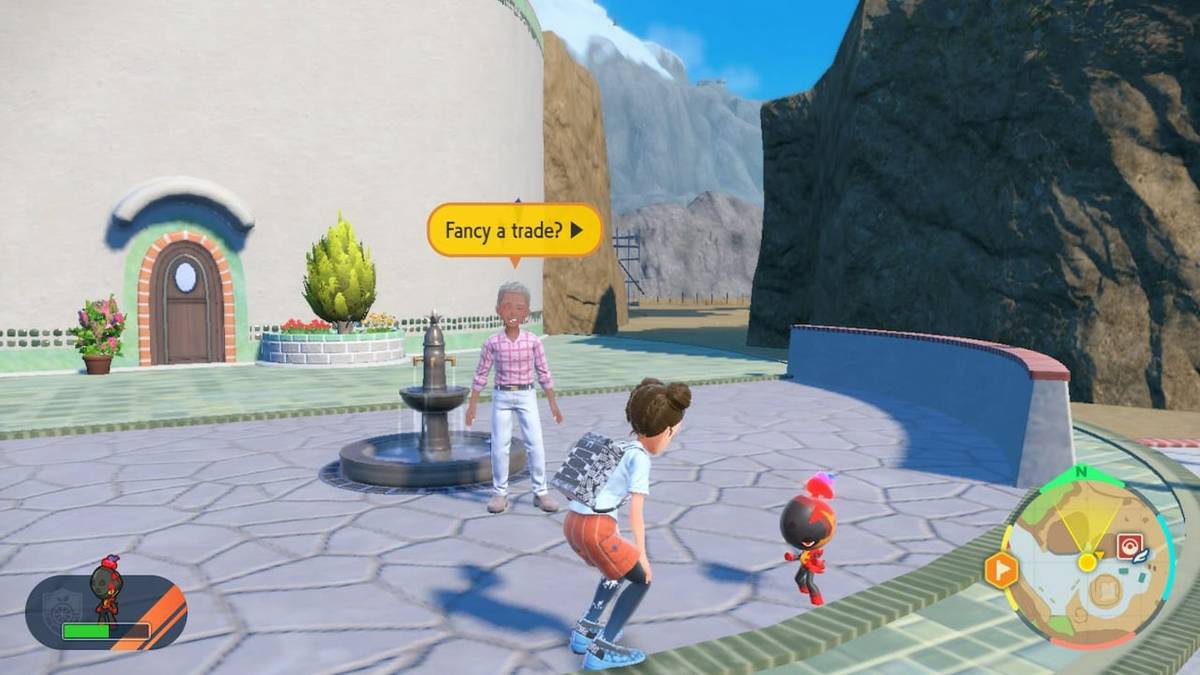The image size is (1200, 675).
Task: Click the "Fancy a trade?" speech bubble
Action: [514, 231]
